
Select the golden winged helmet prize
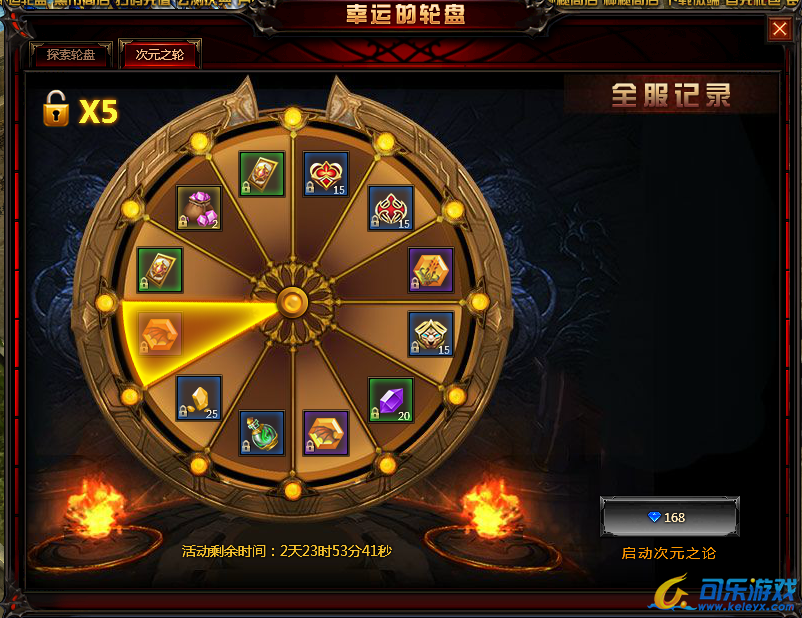coord(431,334)
